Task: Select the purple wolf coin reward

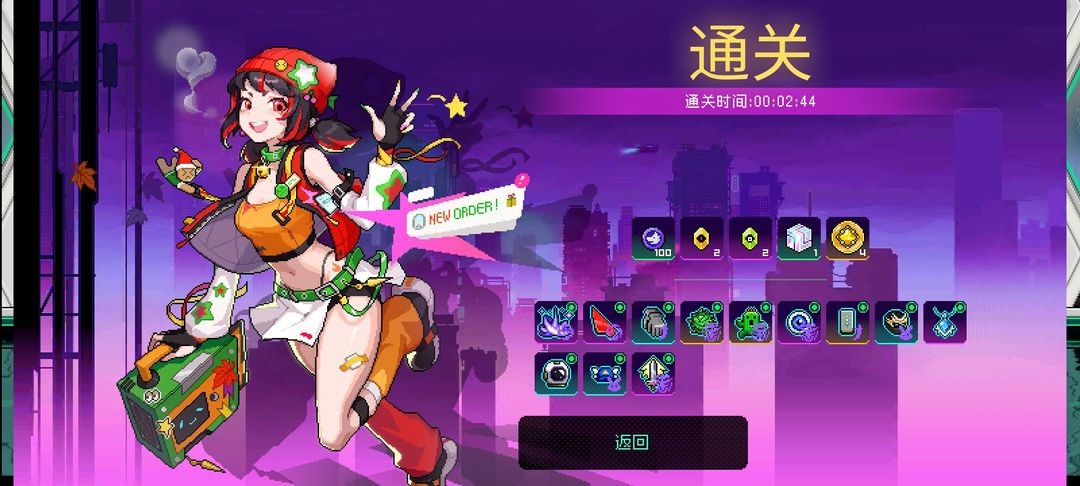Action: pyautogui.click(x=653, y=238)
